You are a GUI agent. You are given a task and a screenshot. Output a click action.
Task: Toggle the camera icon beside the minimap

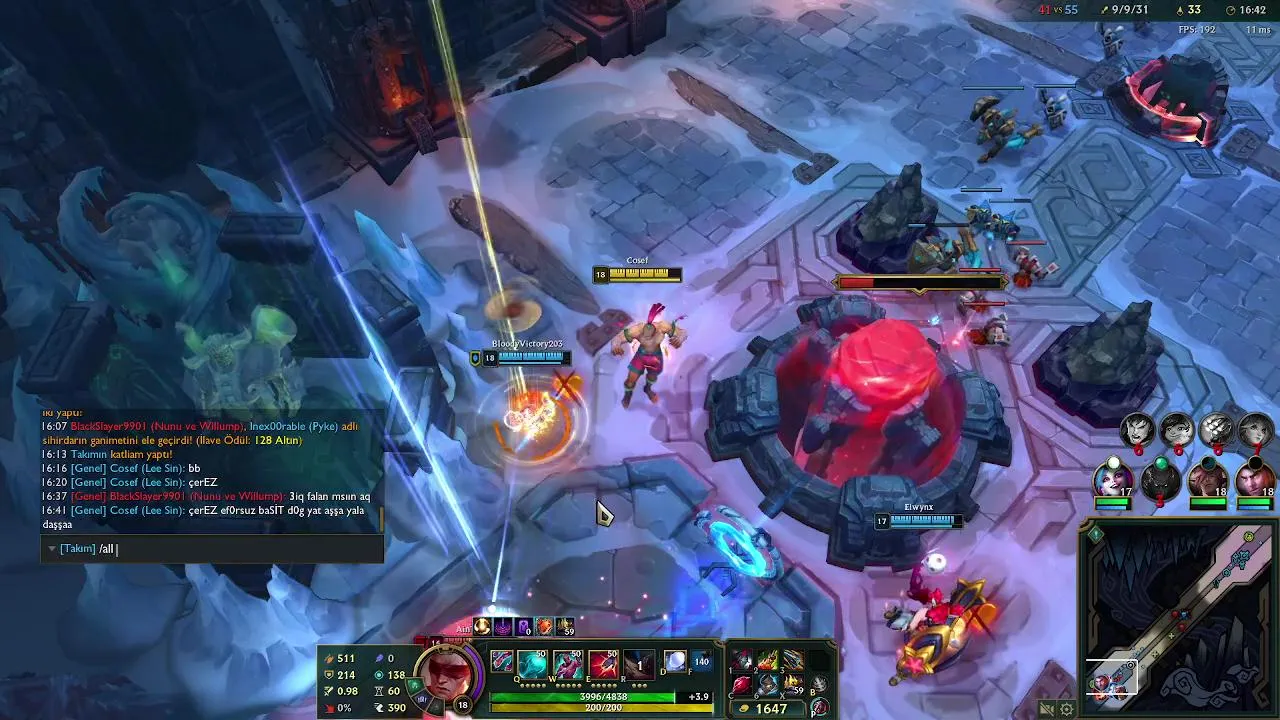pyautogui.click(x=1047, y=709)
